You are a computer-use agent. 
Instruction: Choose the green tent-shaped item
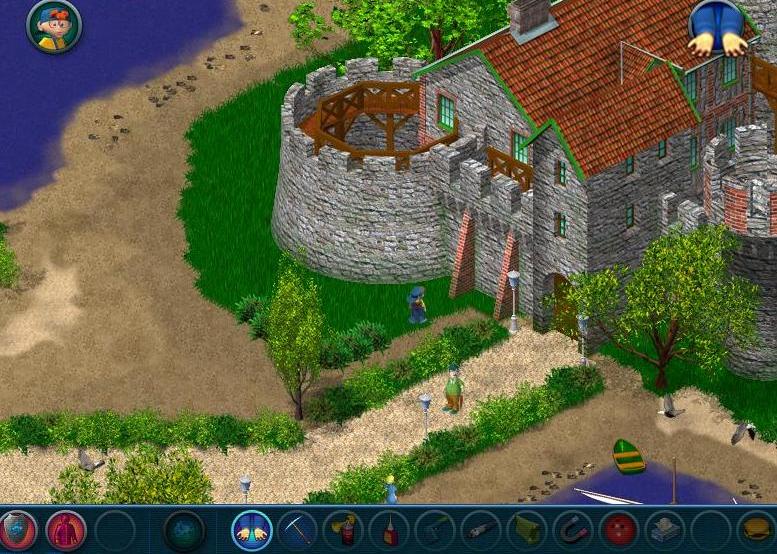(526, 529)
